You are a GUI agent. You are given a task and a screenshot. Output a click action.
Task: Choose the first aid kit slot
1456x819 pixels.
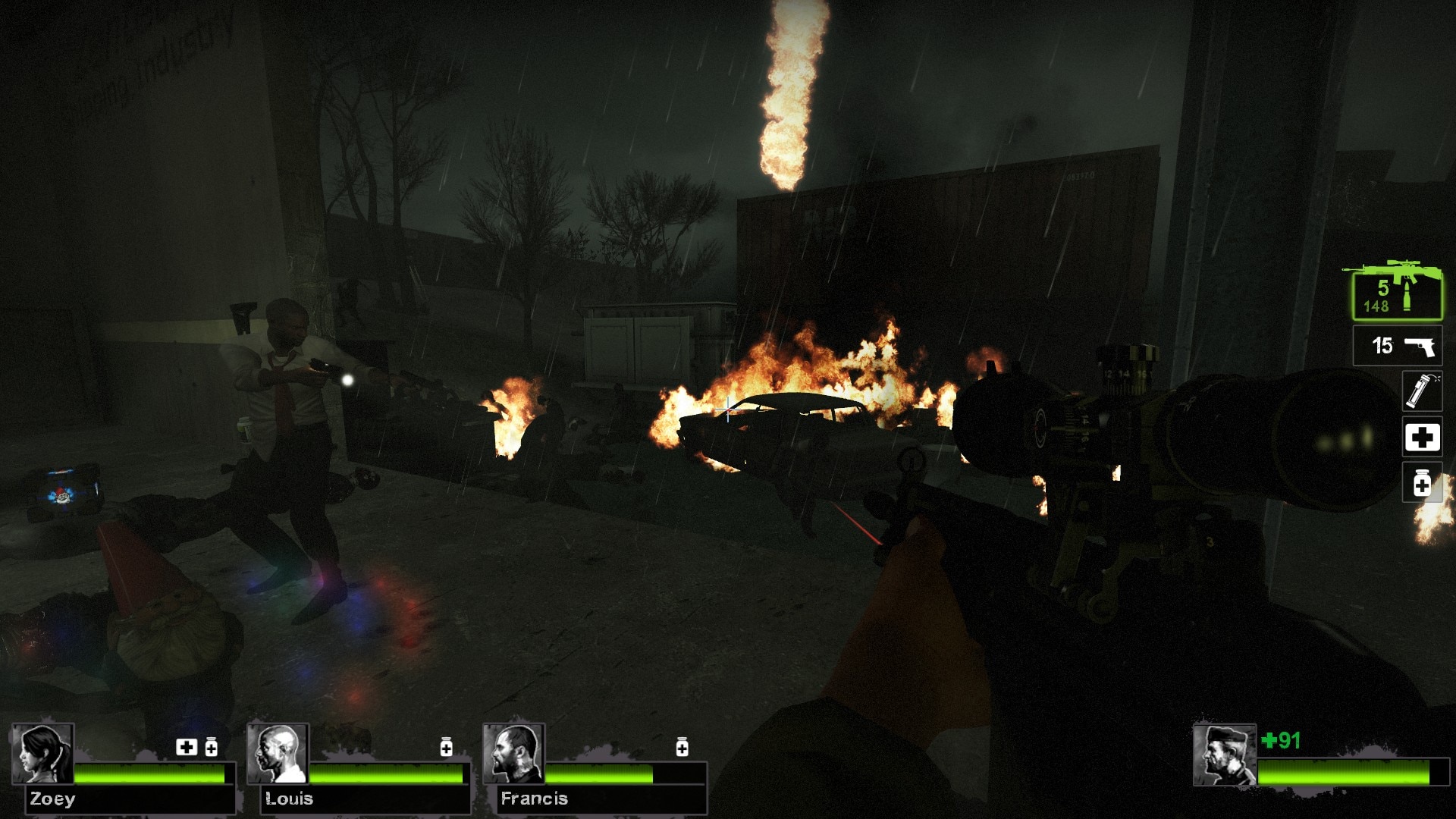pos(1422,438)
